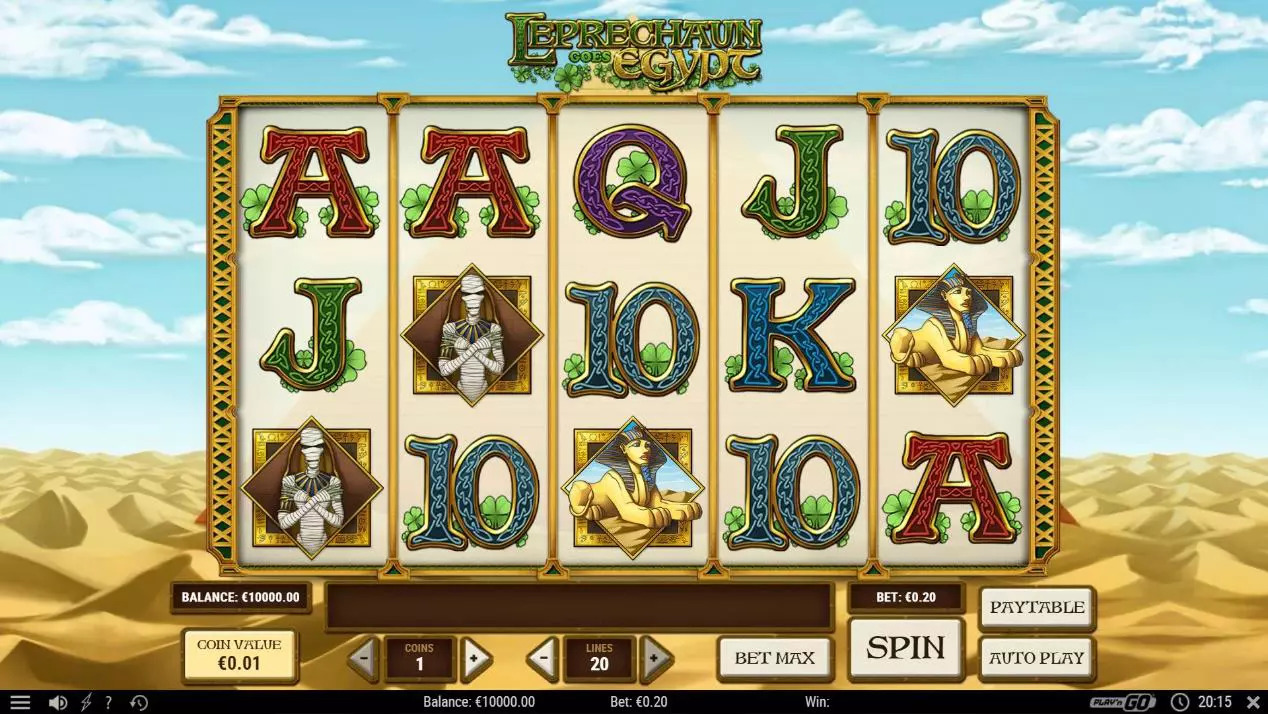1268x714 pixels.
Task: Open the hamburger menu
Action: click(x=20, y=703)
